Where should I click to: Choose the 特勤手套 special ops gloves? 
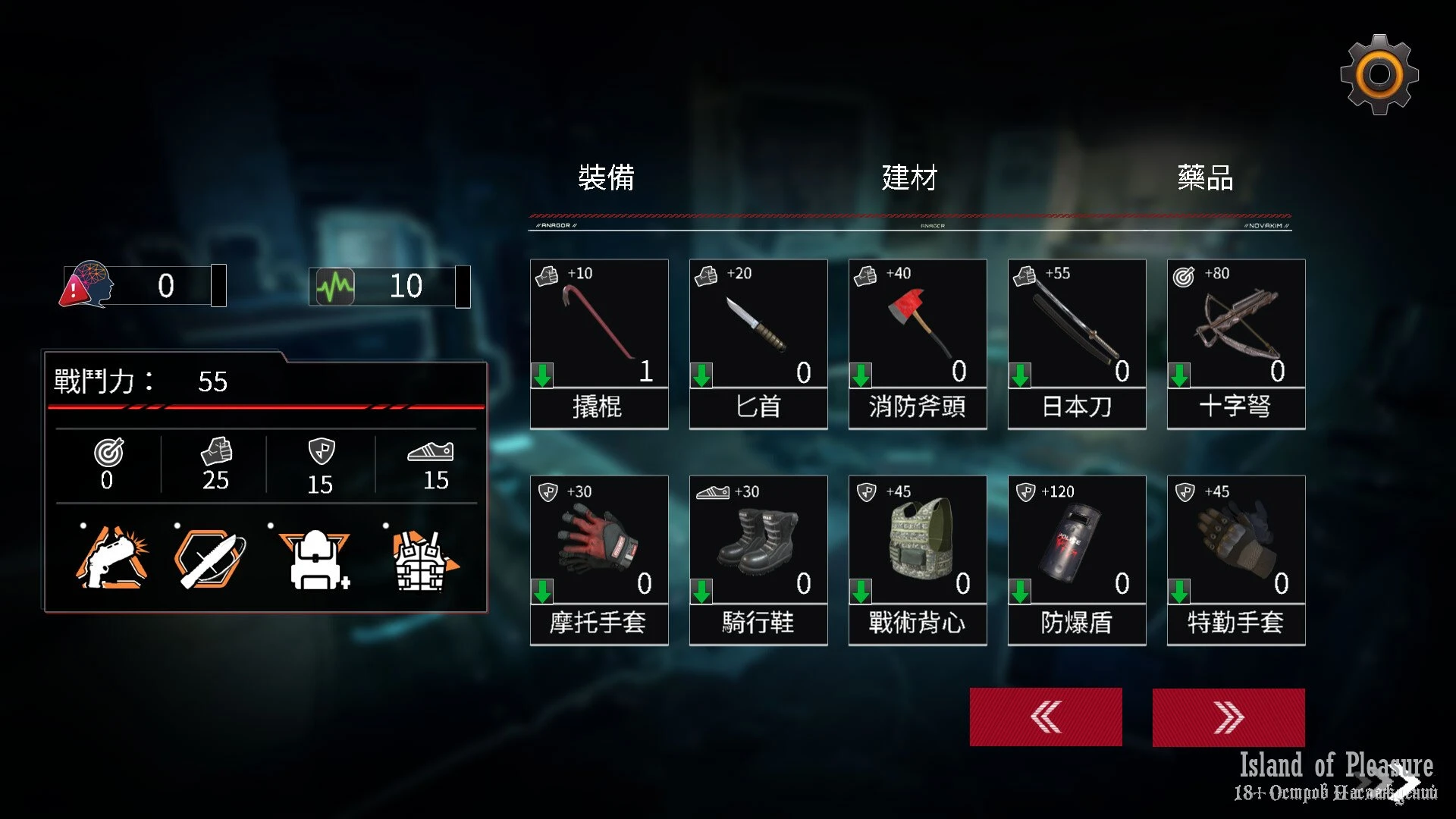[x=1236, y=560]
